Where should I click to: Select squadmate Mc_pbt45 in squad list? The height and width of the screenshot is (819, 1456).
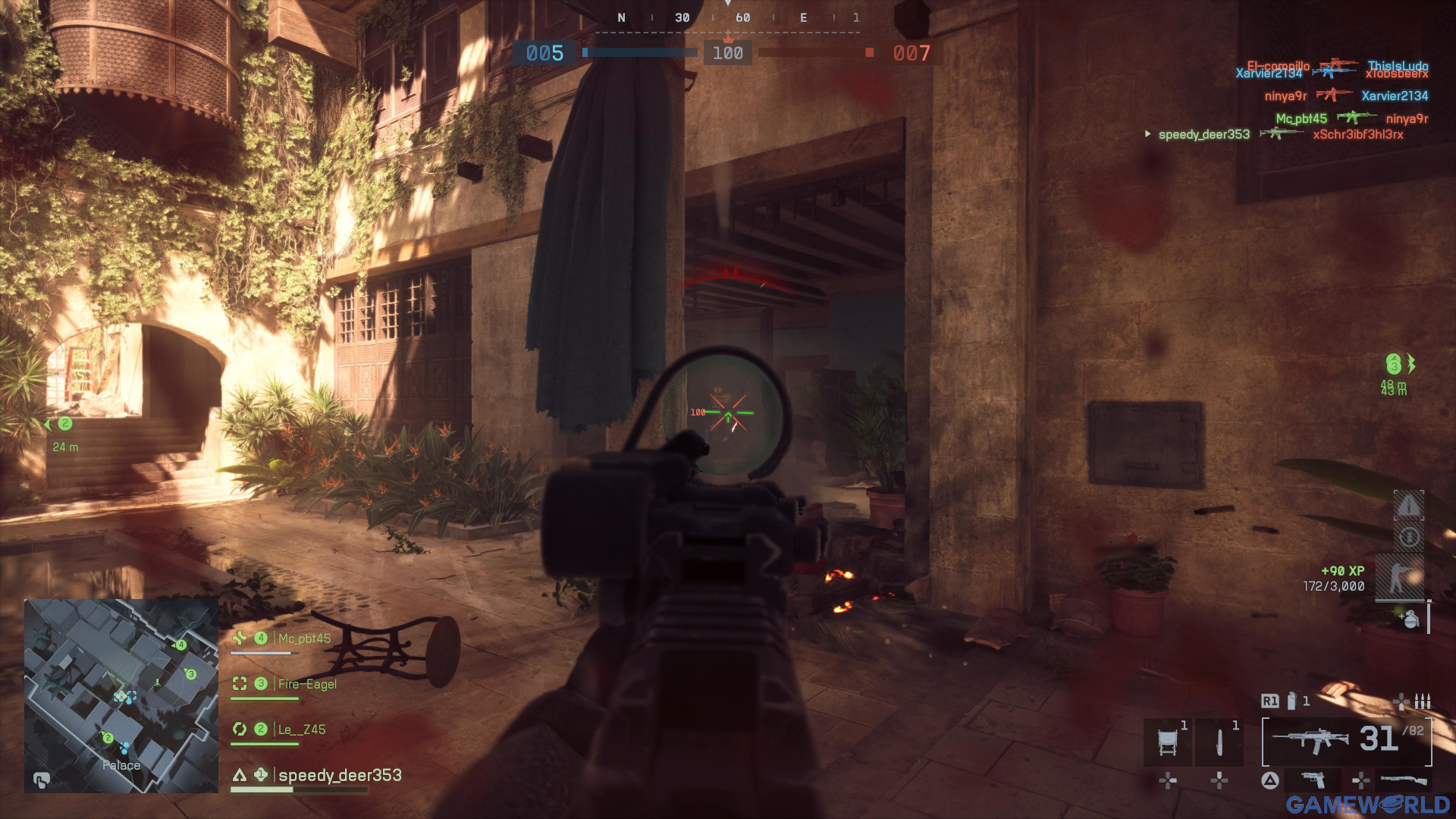point(304,639)
